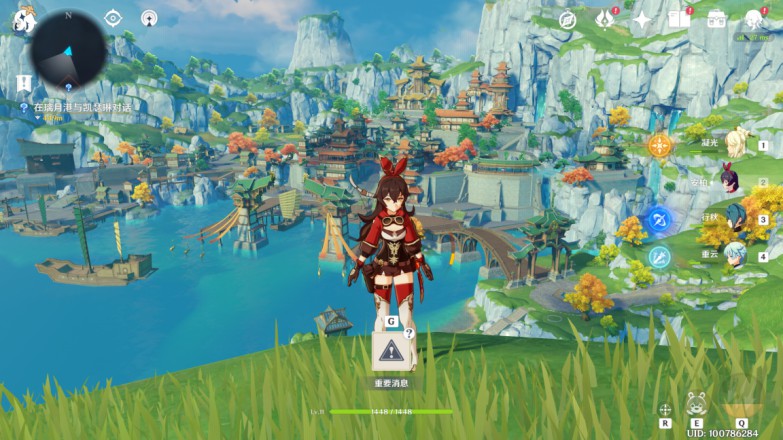Activate the blue Hydro sword skill icon
Screen dimensions: 783x440
tap(659, 219)
